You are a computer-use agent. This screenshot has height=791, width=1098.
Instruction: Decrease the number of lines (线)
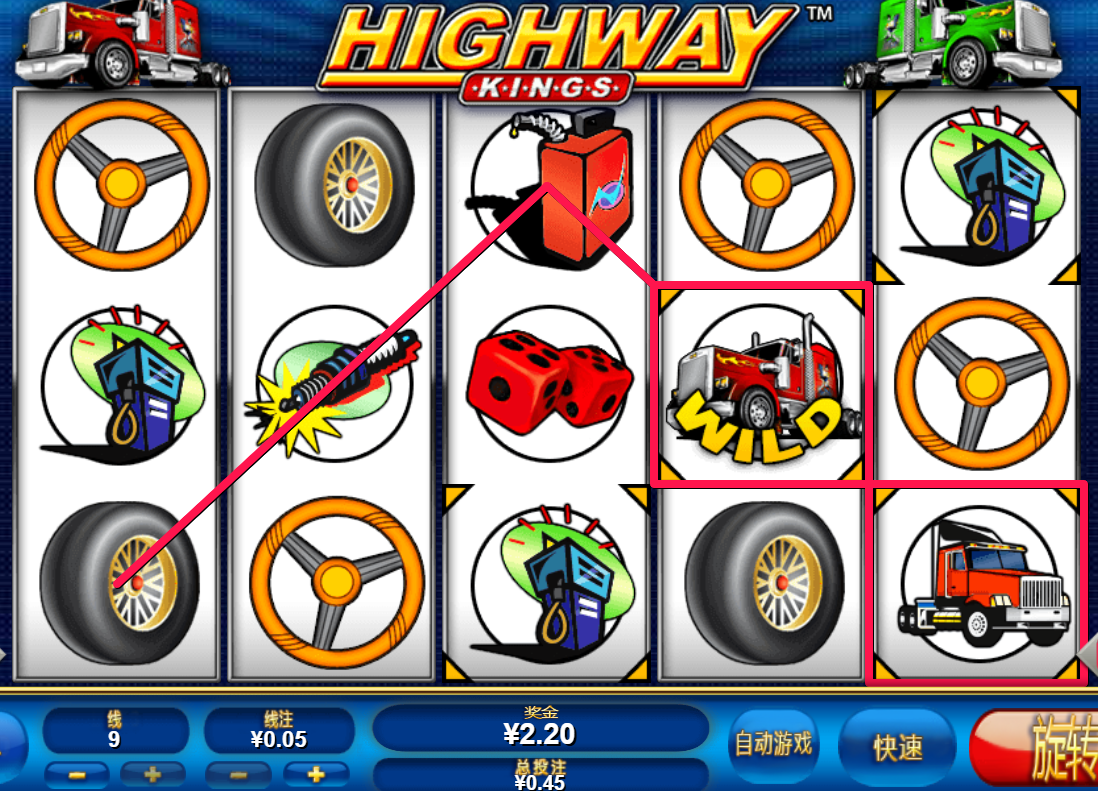click(x=77, y=774)
